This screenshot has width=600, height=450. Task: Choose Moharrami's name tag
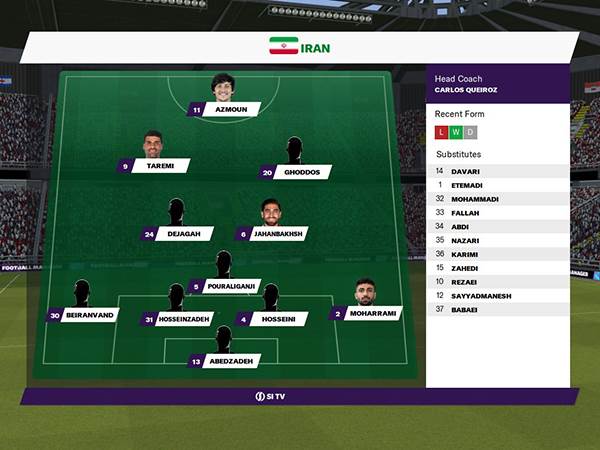pos(365,314)
